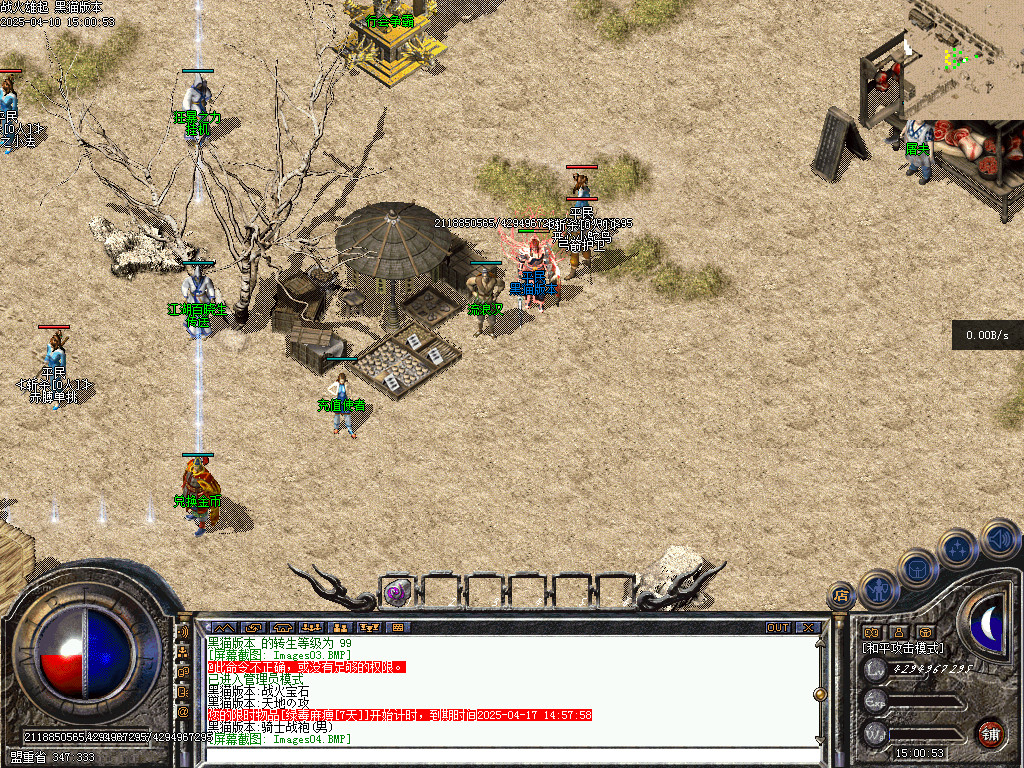Screen dimensions: 1024x768
Task: Close the game with the X button
Action: pyautogui.click(x=808, y=627)
